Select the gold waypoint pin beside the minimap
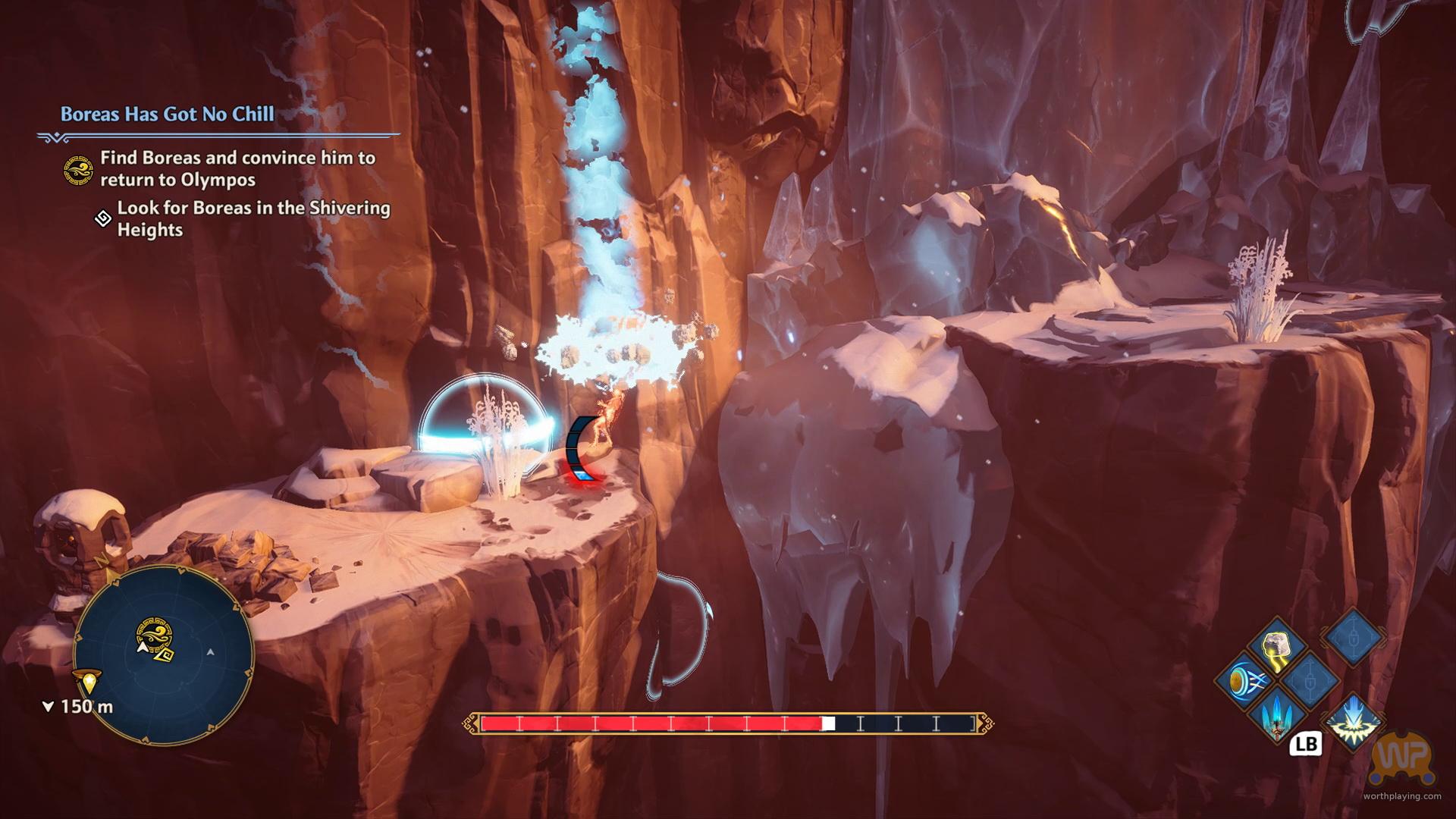1456x819 pixels. (89, 682)
